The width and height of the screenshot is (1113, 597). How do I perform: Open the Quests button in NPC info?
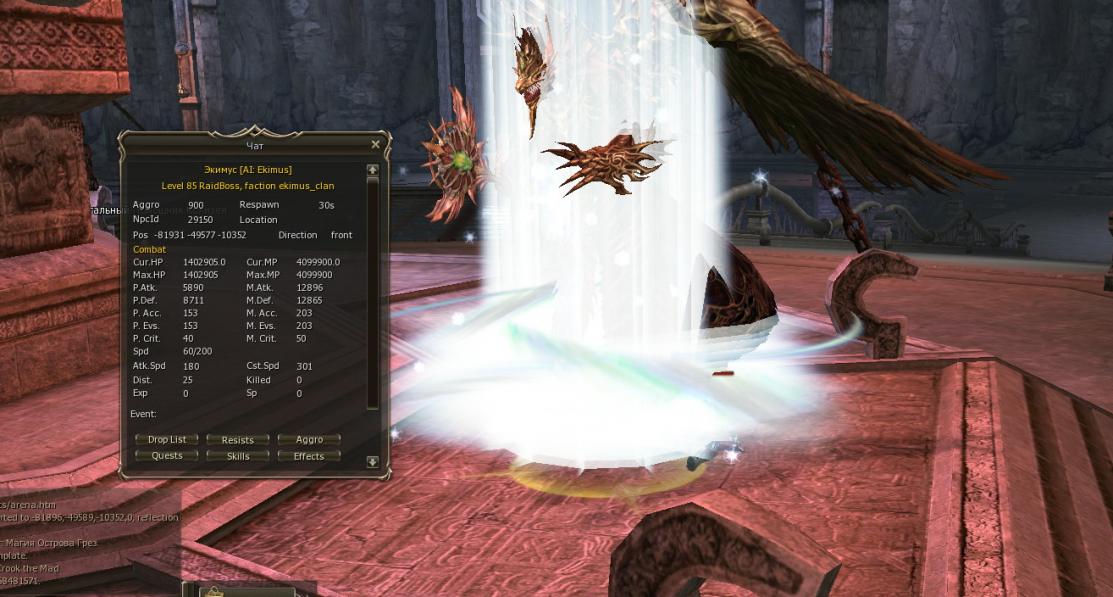167,455
